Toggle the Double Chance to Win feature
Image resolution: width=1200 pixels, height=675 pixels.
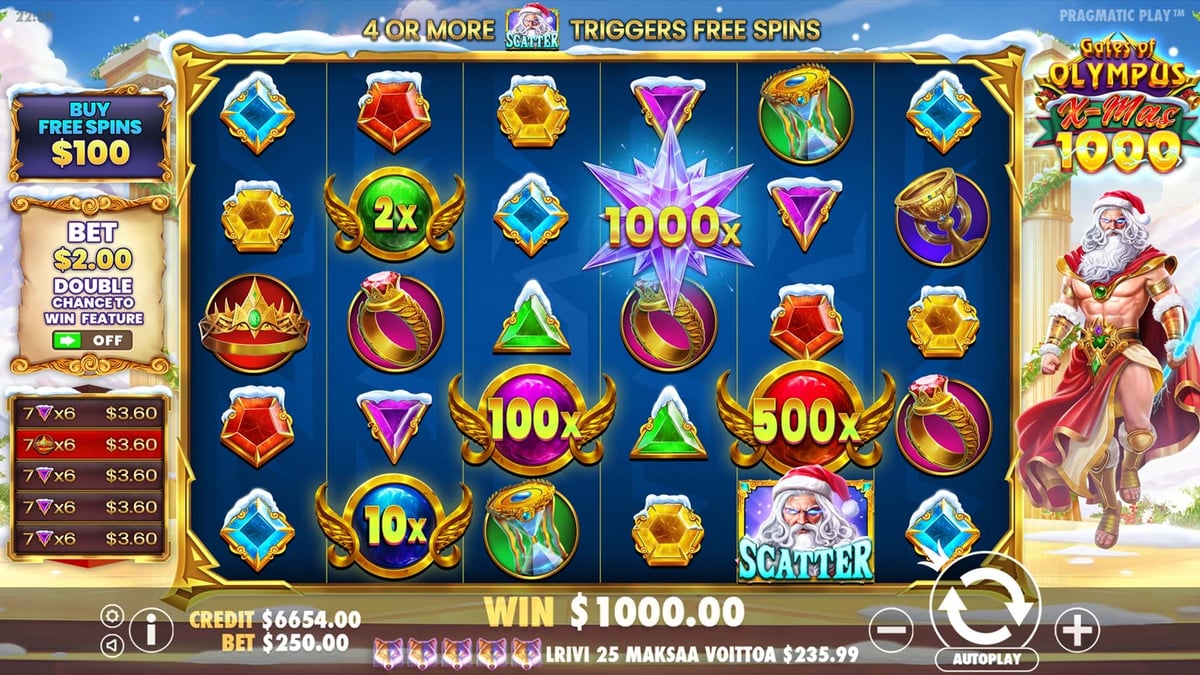[90, 341]
